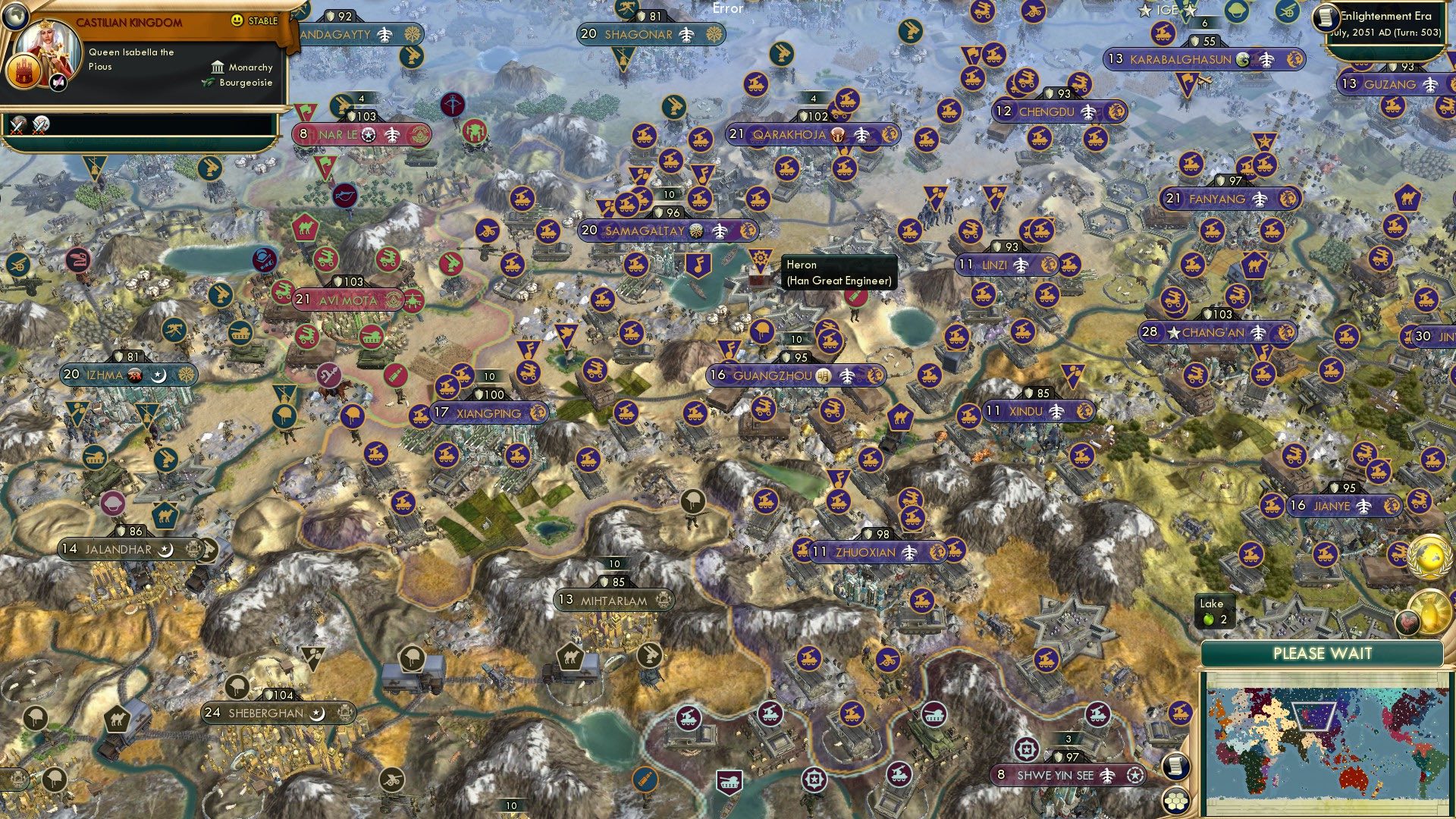1456x819 pixels.
Task: Click the hexagon icon at bottom right
Action: (1175, 802)
